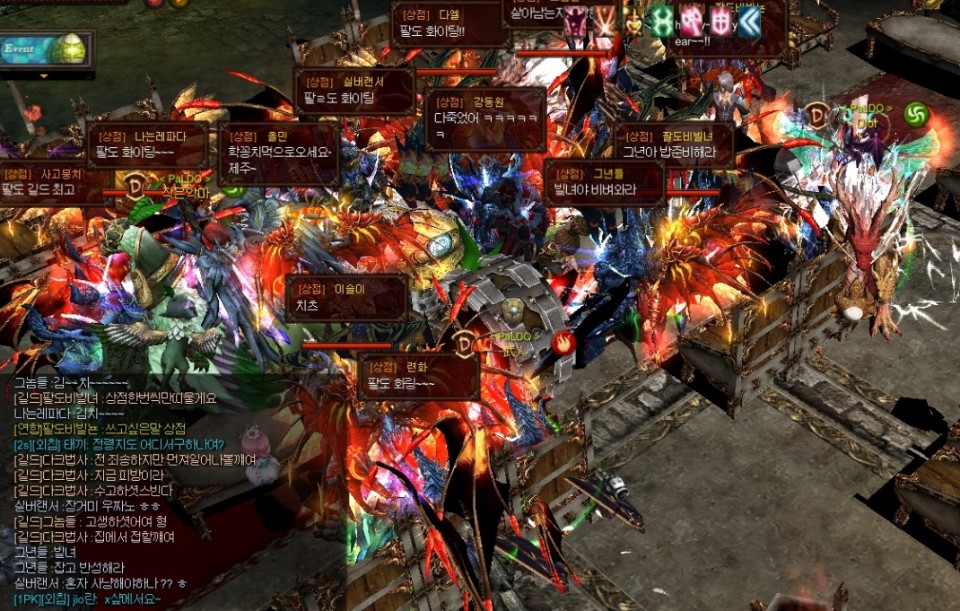960x611 pixels.
Task: Select the pink shield buff icon
Action: click(720, 20)
